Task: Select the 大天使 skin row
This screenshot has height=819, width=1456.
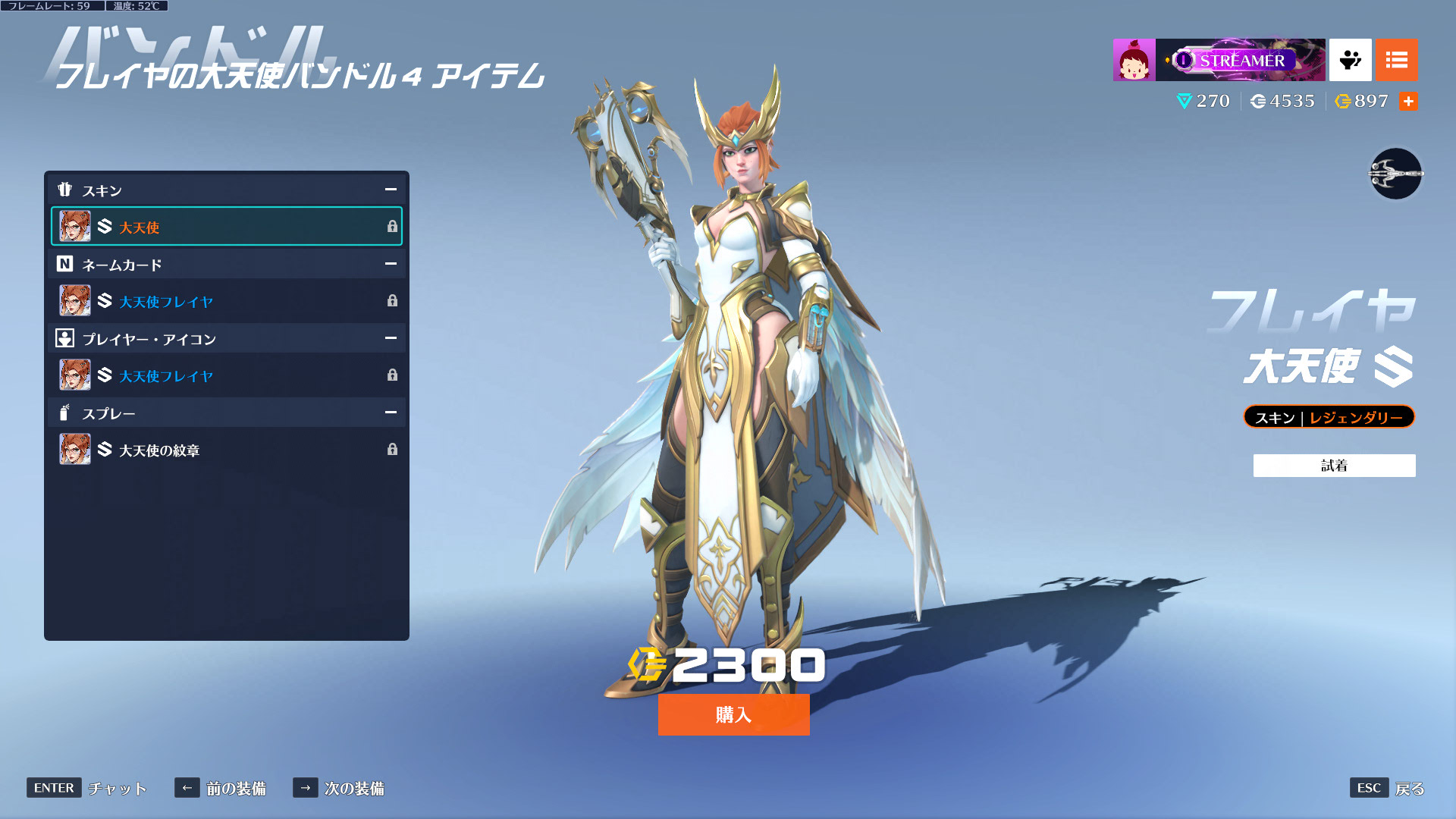Action: 226,227
